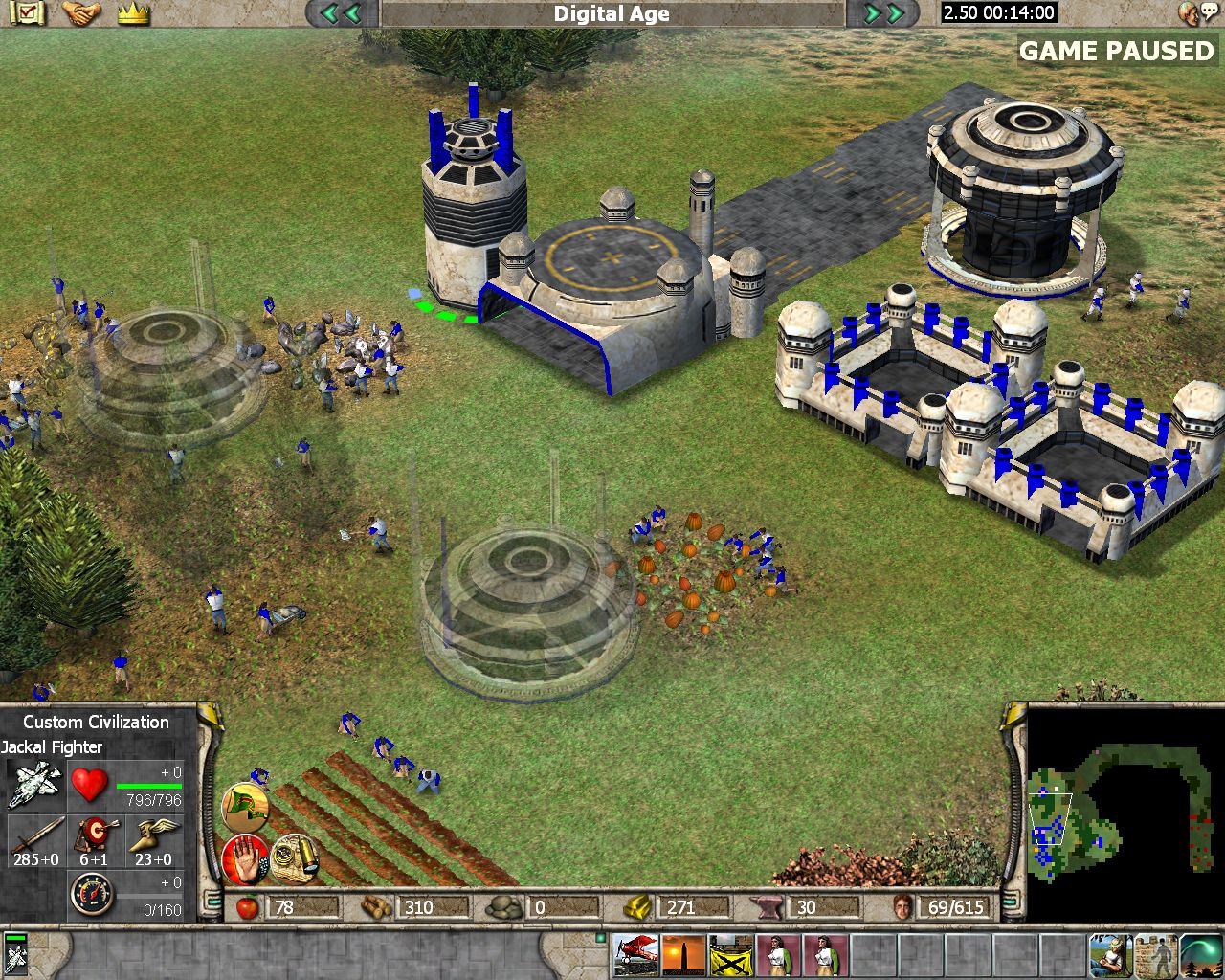
Task: Click the right double-arrow speed button
Action: point(884,13)
